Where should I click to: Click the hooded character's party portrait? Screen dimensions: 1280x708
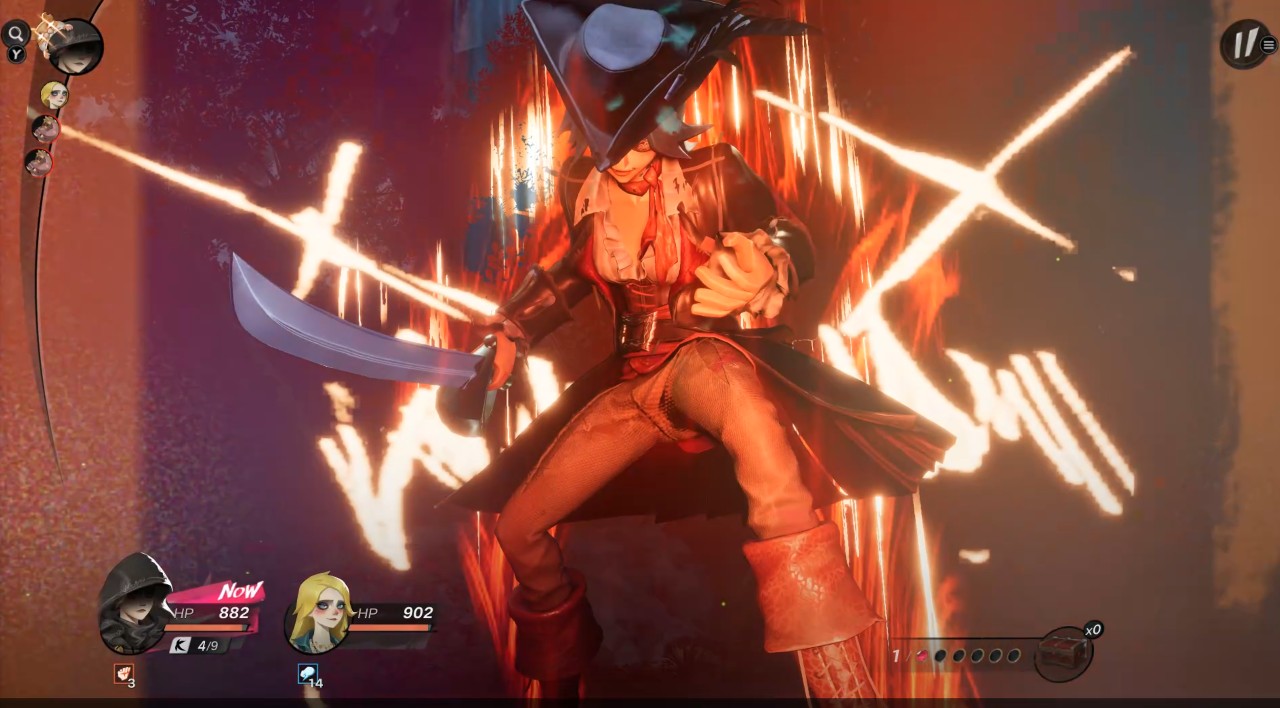coord(136,602)
